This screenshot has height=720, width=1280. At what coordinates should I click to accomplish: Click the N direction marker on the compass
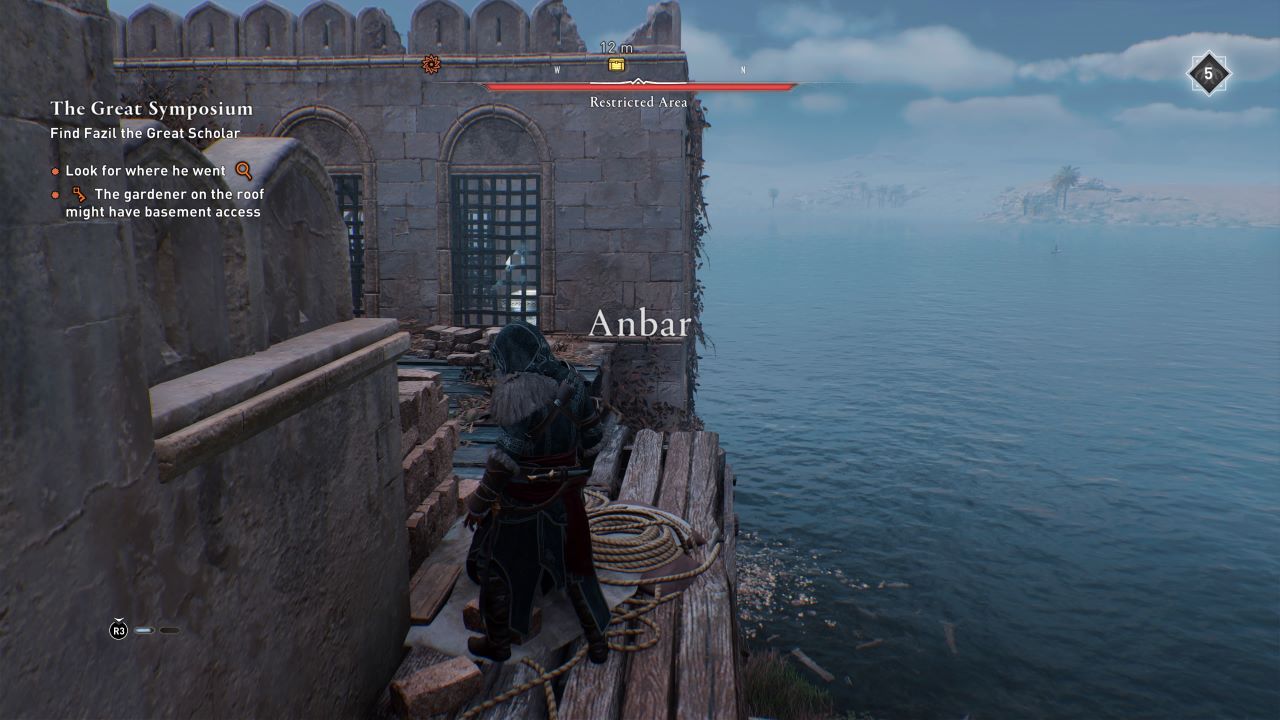pyautogui.click(x=741, y=71)
